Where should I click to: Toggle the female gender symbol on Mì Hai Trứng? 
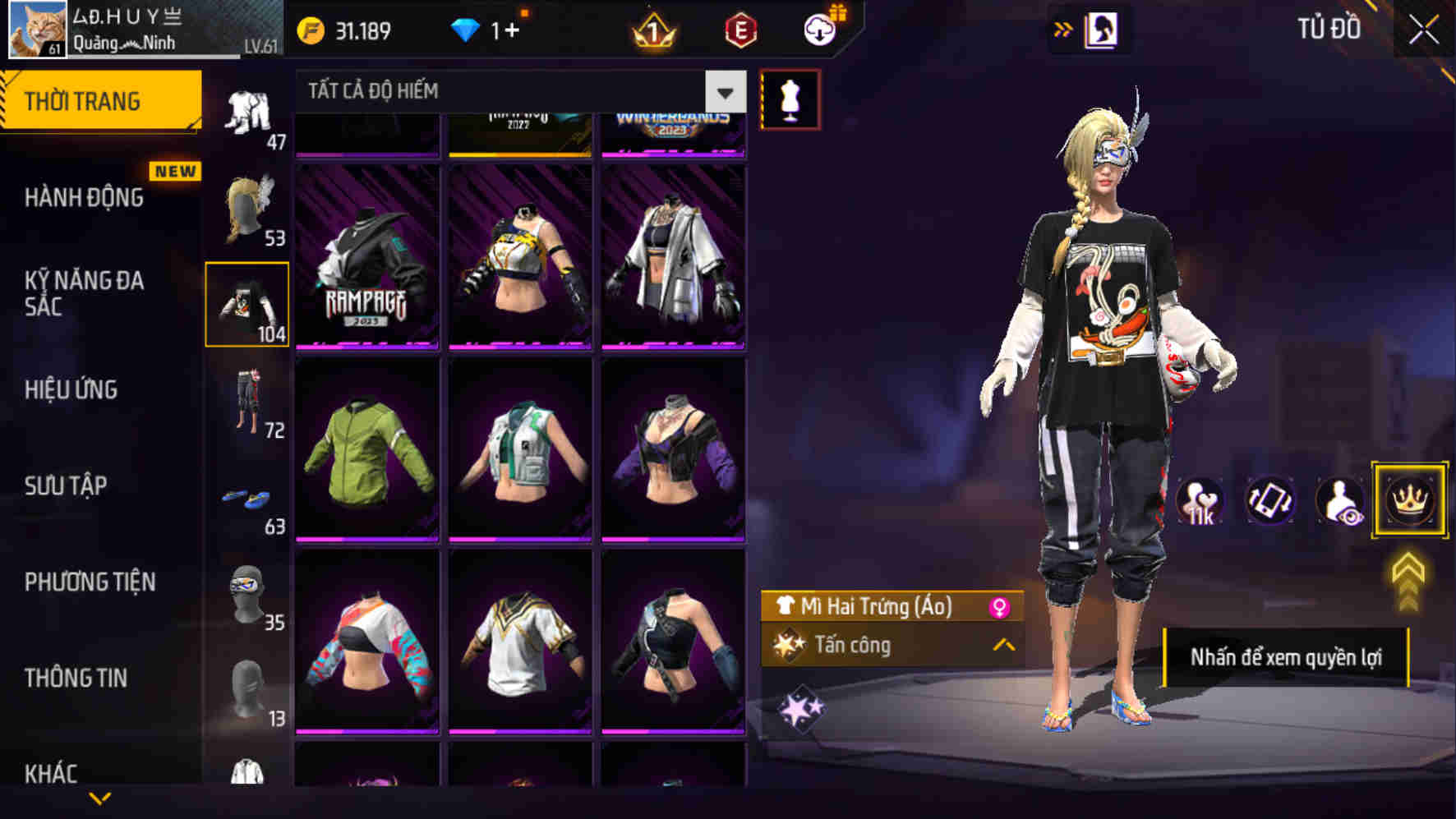coord(1002,608)
